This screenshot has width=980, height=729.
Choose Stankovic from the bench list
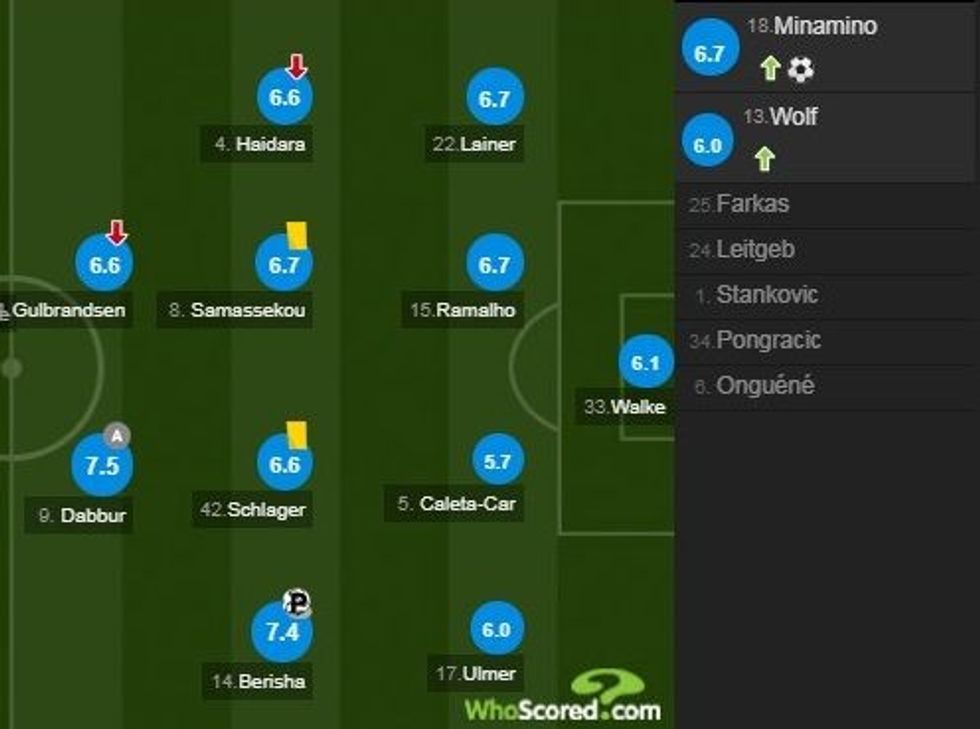766,295
